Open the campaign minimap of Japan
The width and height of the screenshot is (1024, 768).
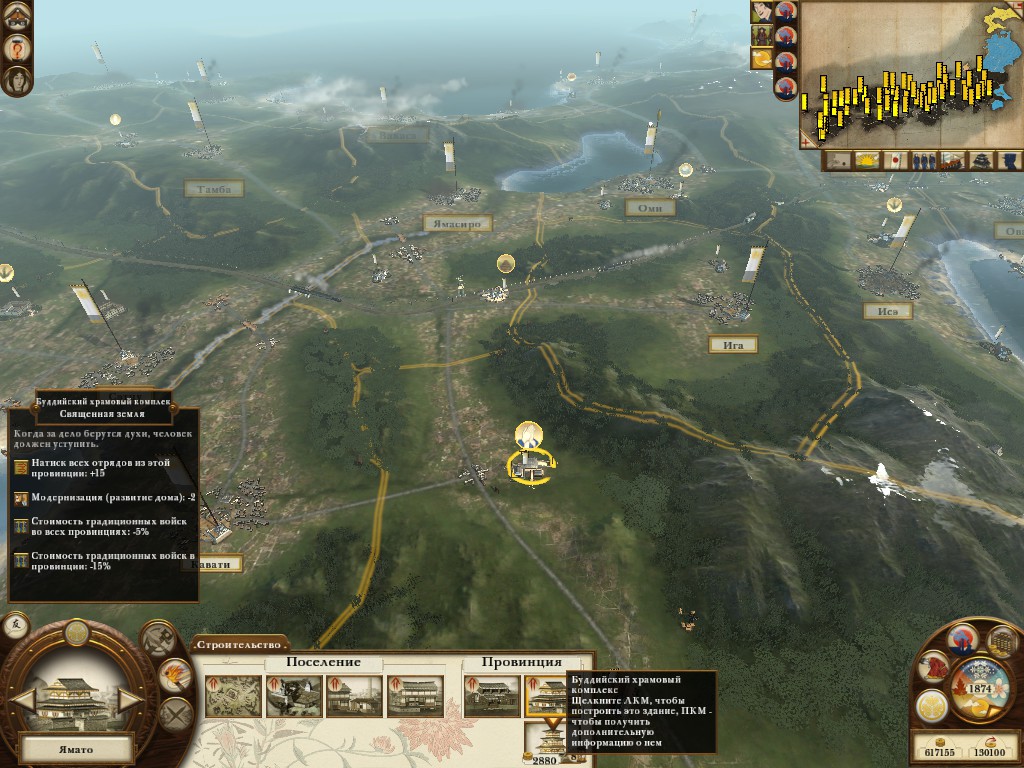910,75
